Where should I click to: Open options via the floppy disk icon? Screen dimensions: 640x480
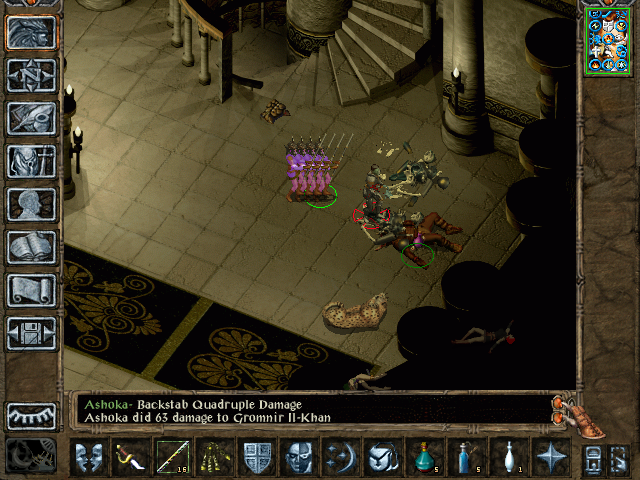click(x=31, y=333)
